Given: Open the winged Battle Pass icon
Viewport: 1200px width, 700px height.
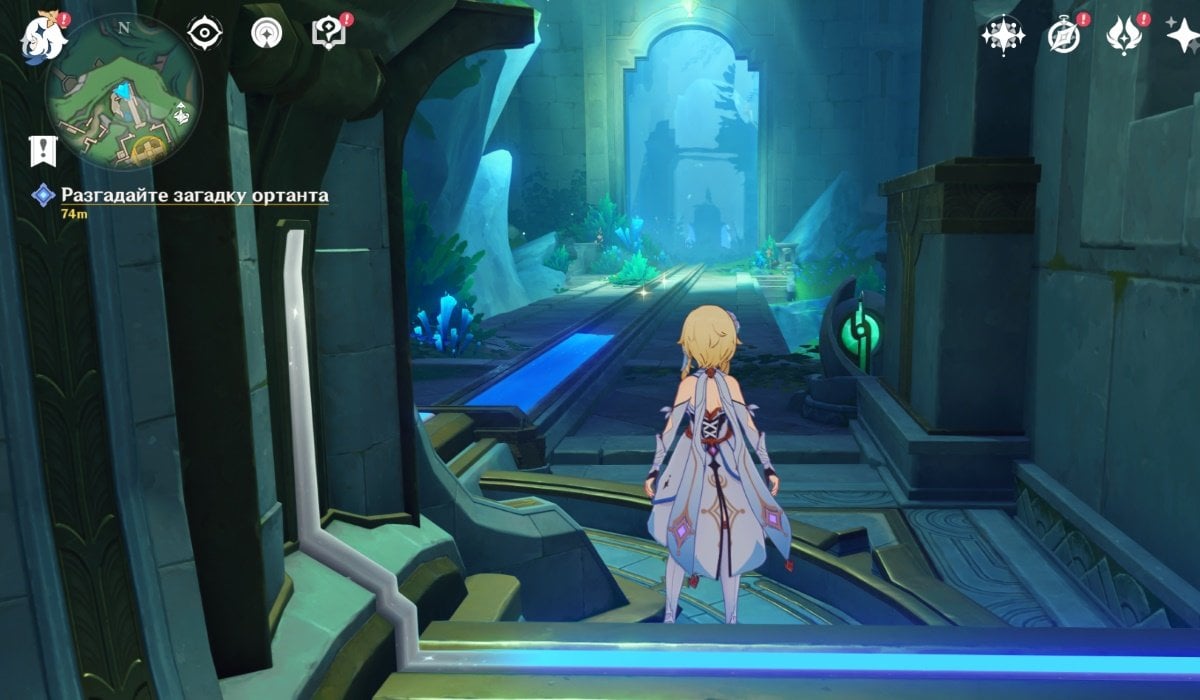Looking at the screenshot, I should pos(1124,35).
